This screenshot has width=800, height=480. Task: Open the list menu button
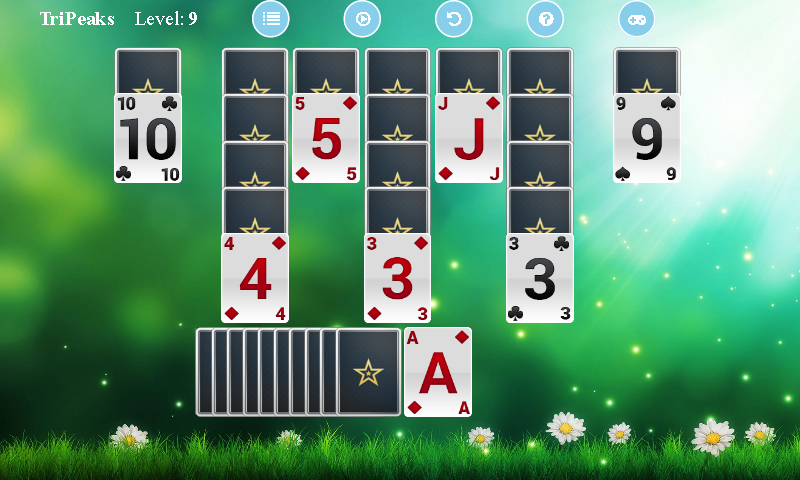pos(270,18)
